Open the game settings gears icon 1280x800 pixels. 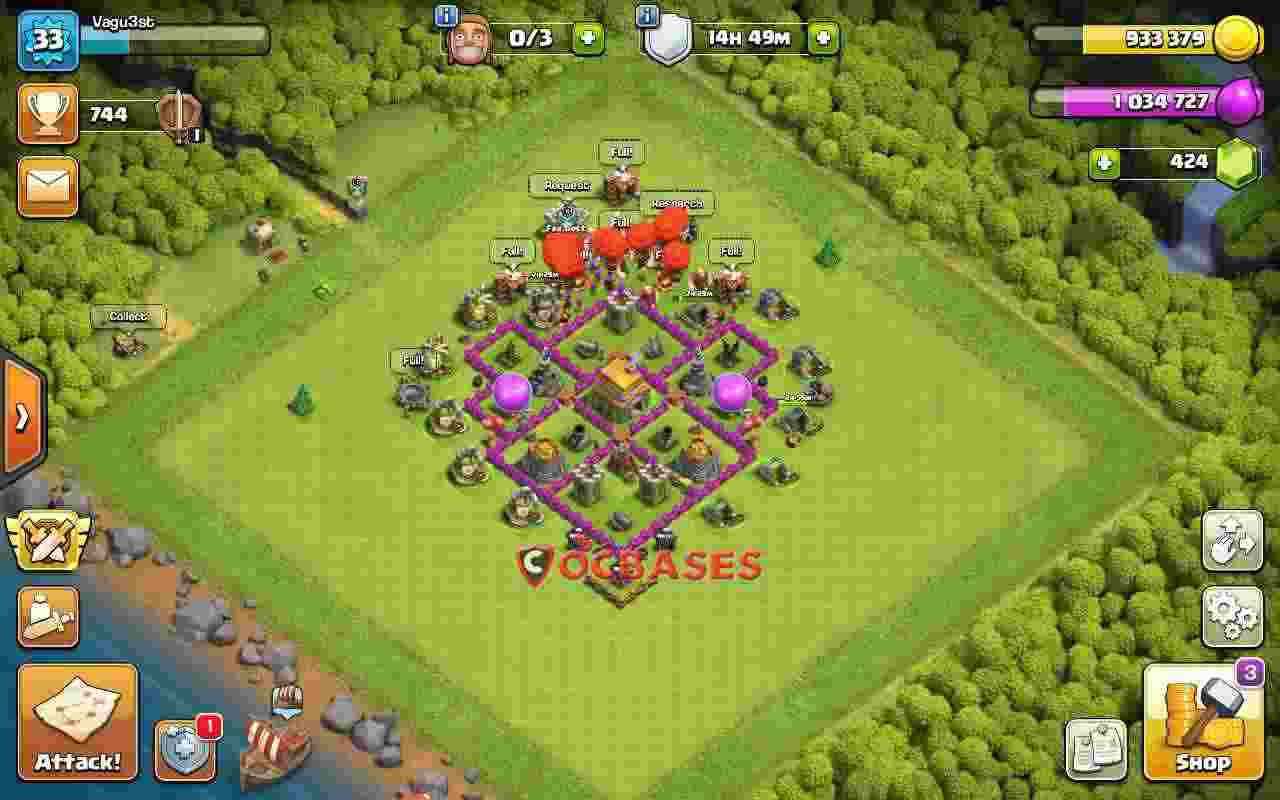[x=1232, y=617]
